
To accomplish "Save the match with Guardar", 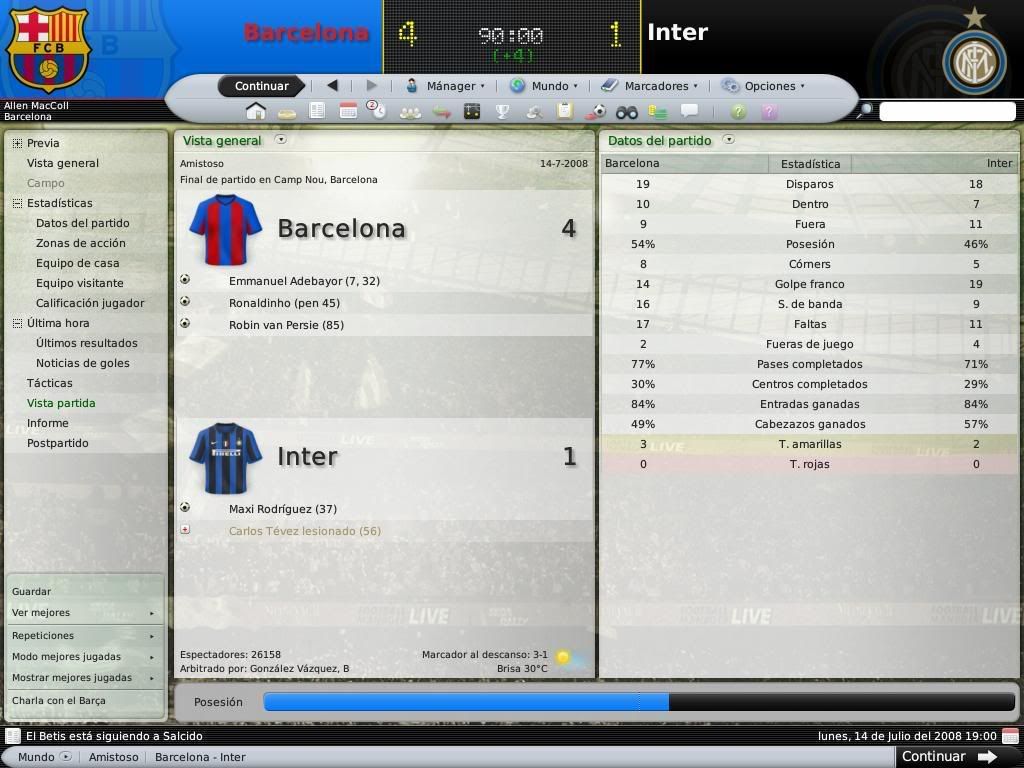I will (31, 591).
